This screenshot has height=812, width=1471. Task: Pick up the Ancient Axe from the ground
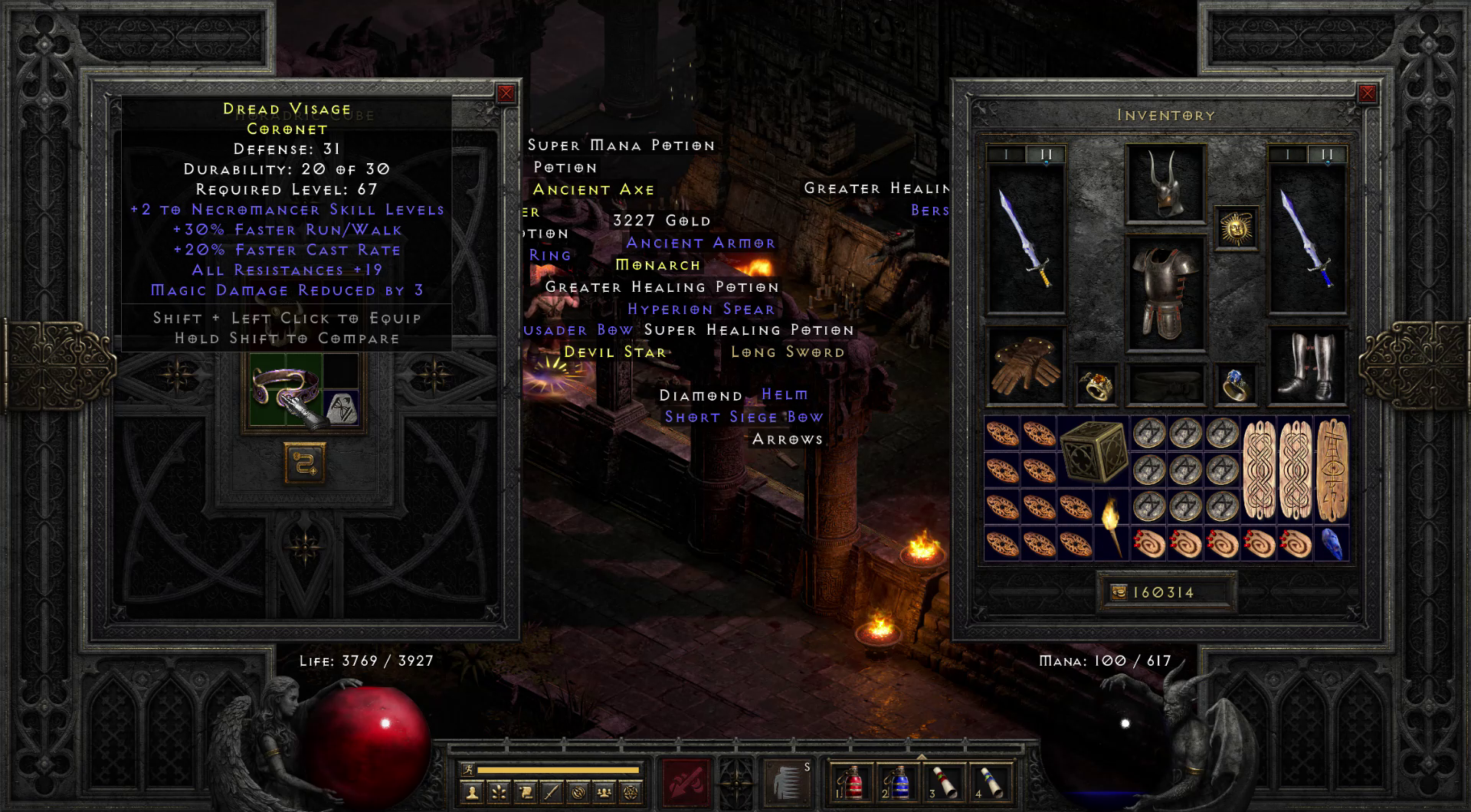(x=595, y=189)
